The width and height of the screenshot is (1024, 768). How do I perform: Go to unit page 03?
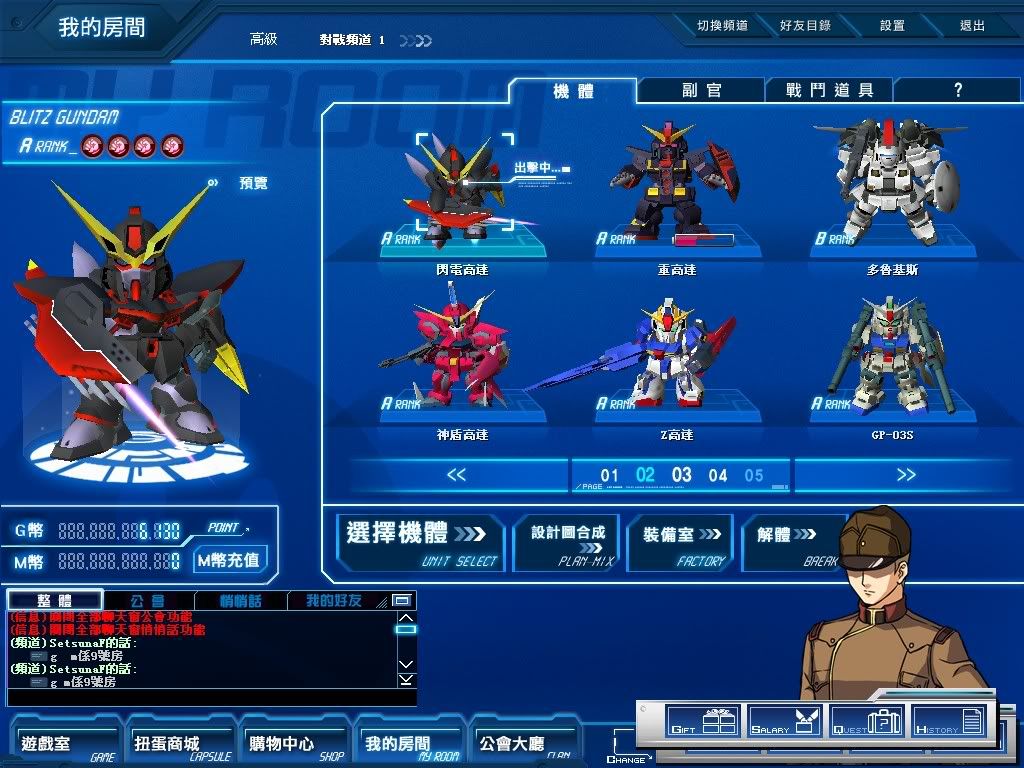pyautogui.click(x=682, y=475)
